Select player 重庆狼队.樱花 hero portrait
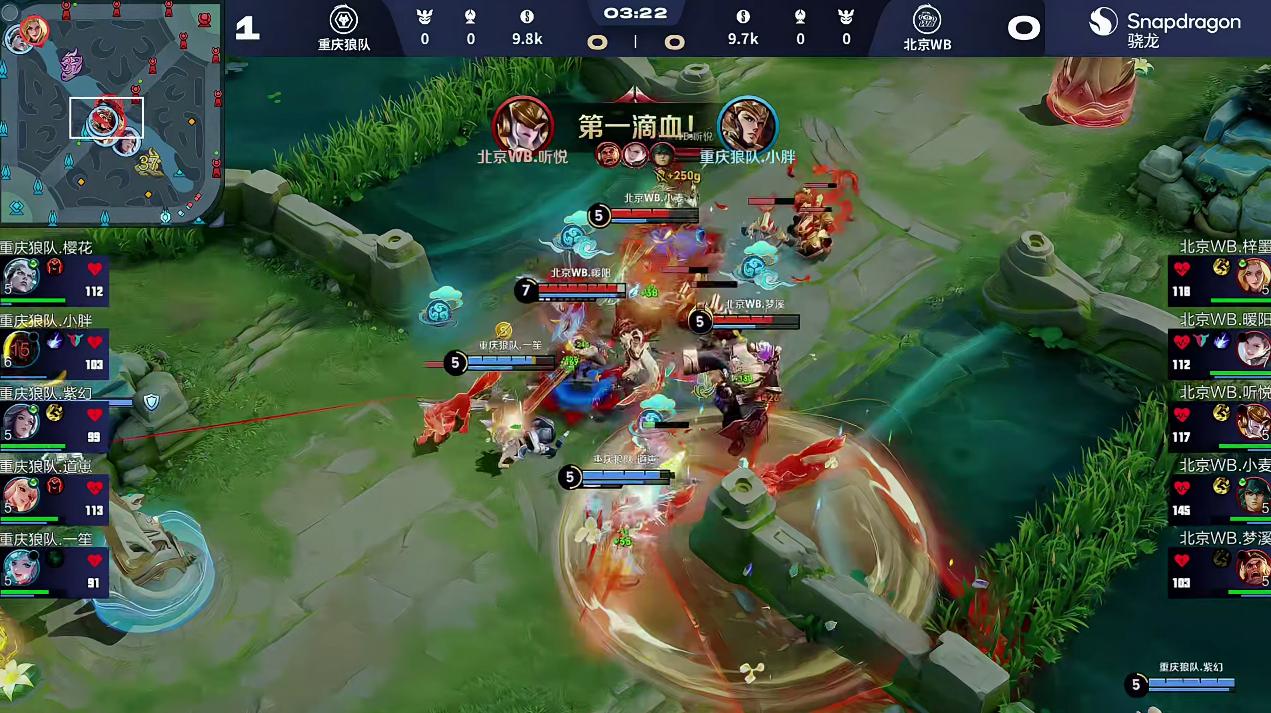Image resolution: width=1271 pixels, height=713 pixels. click(x=20, y=275)
